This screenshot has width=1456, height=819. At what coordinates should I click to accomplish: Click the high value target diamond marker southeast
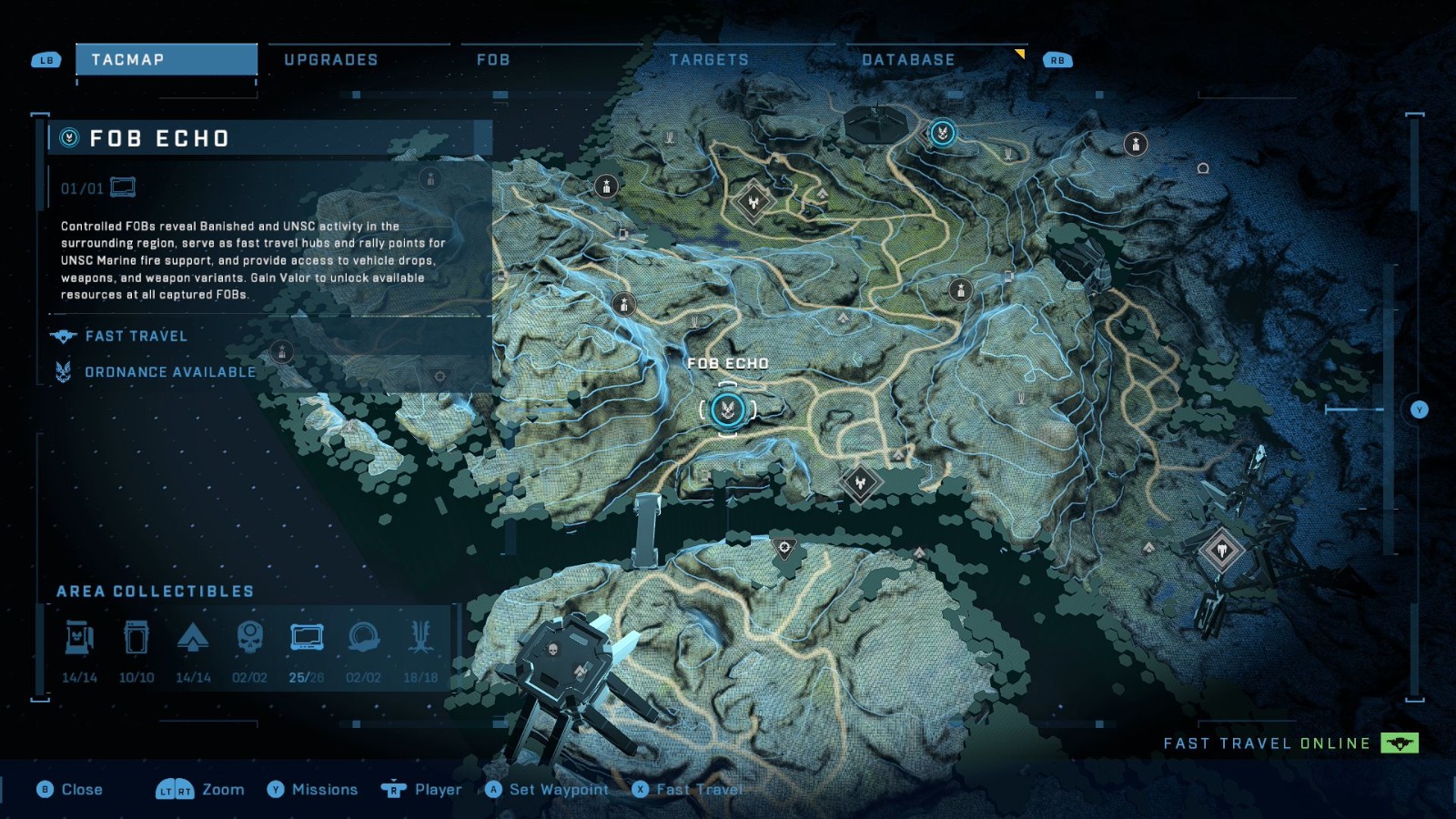coord(1221,550)
